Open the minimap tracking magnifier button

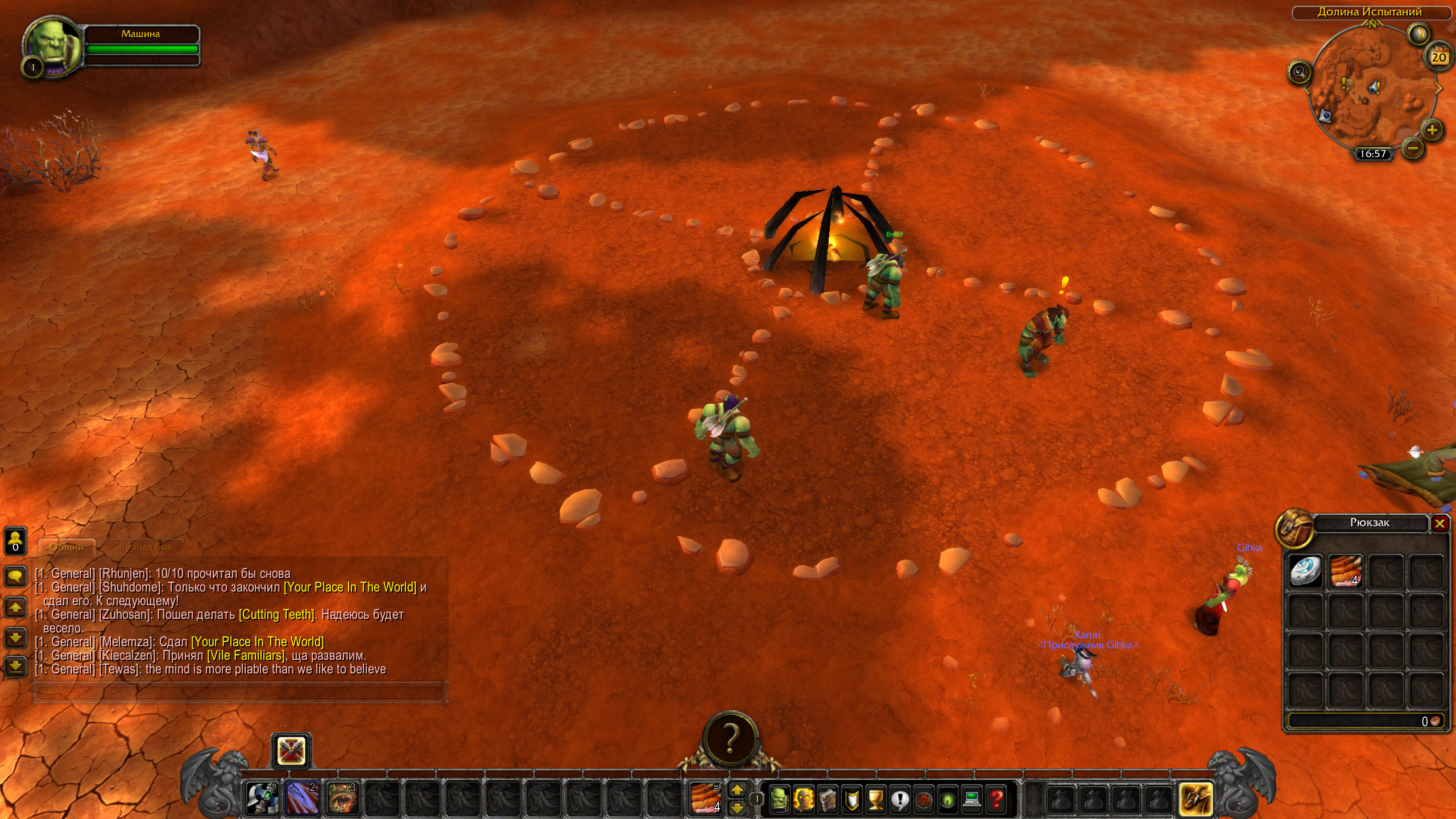coord(1300,72)
